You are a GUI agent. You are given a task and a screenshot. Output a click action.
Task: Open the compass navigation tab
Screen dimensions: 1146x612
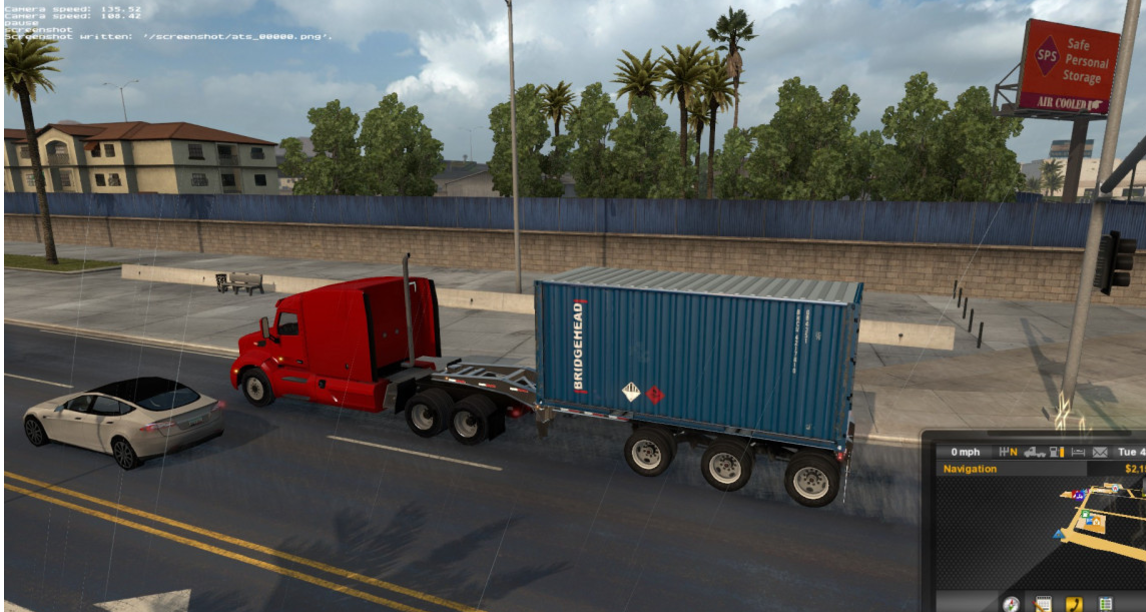click(x=1011, y=603)
